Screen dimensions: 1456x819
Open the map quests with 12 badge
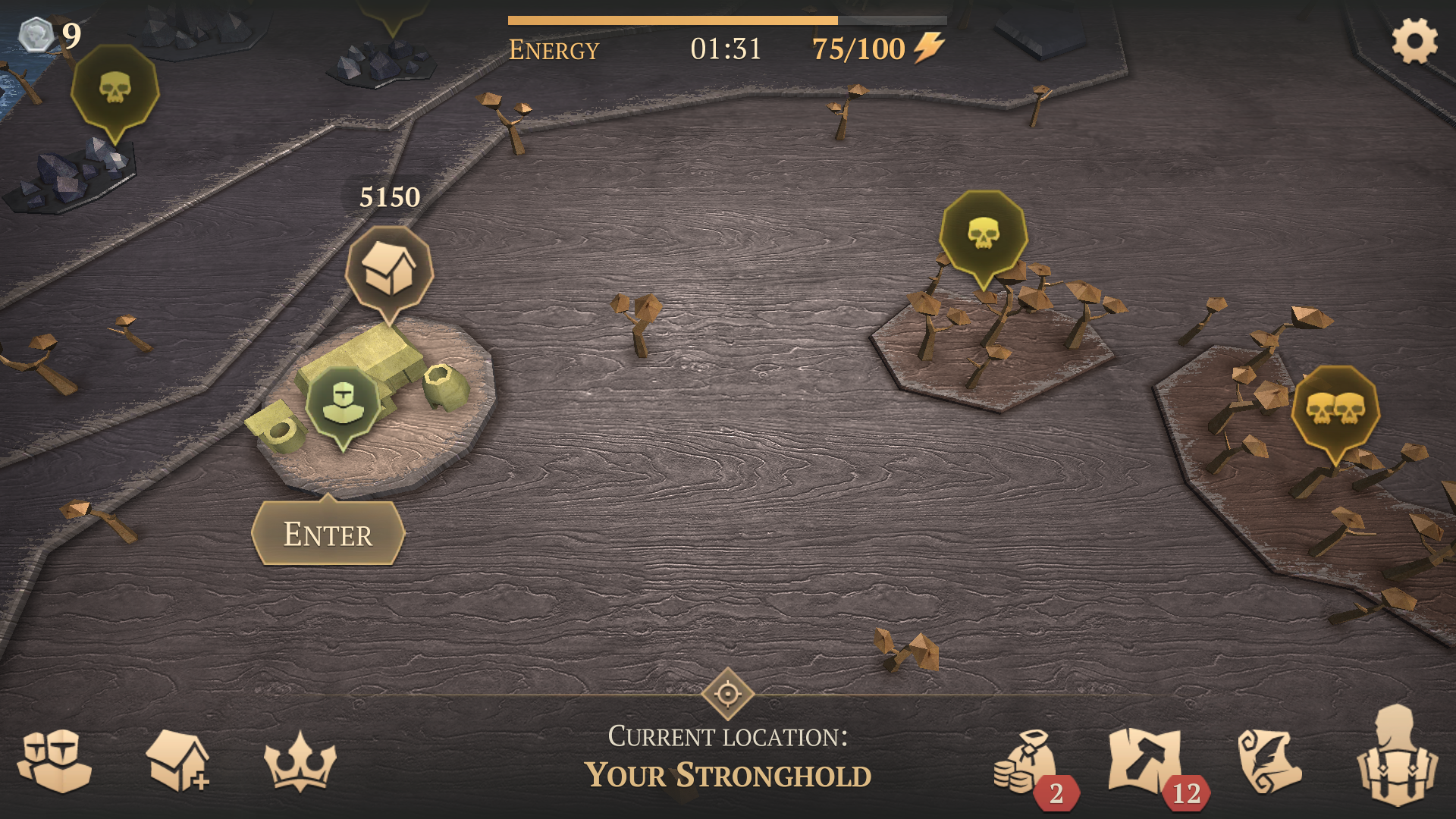[x=1145, y=761]
